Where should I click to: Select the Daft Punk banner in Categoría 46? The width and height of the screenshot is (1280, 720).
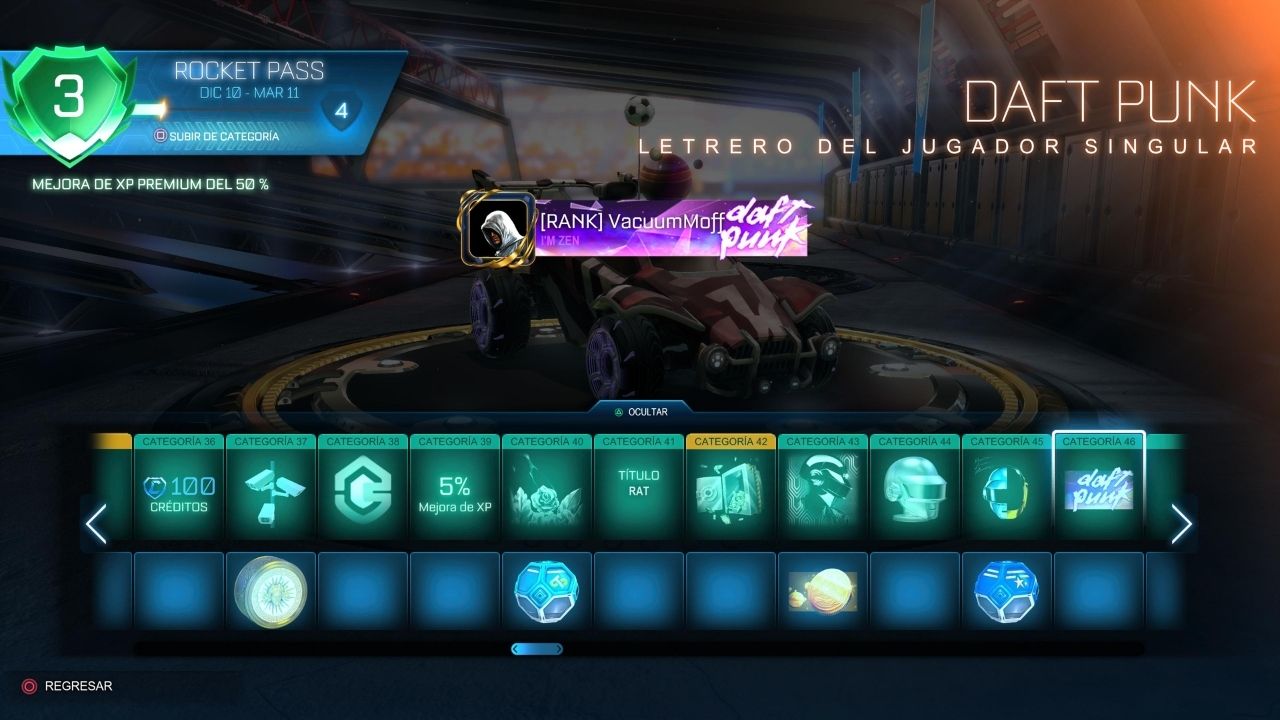(1099, 493)
